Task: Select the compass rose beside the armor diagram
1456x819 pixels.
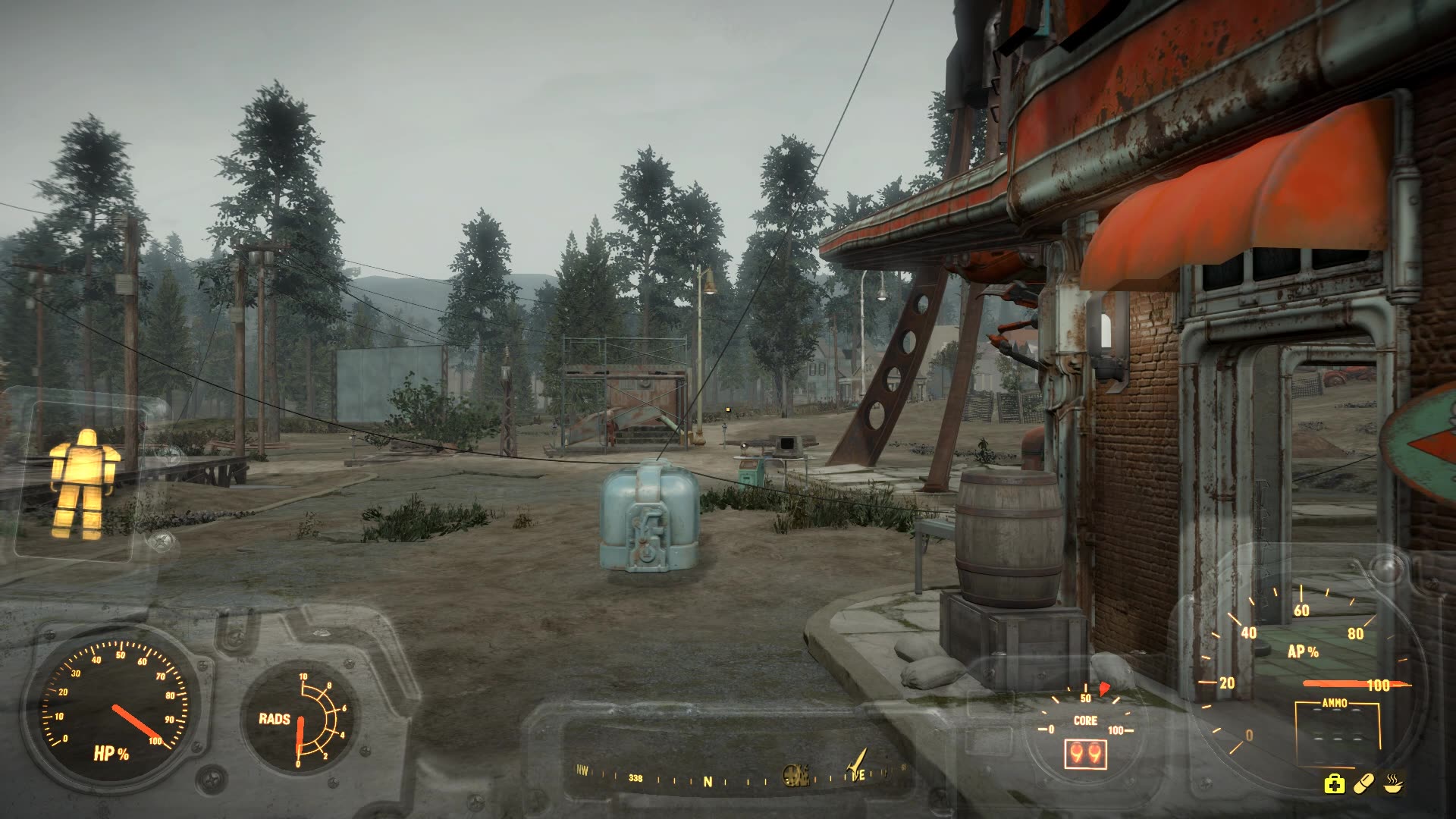Action: point(160,540)
